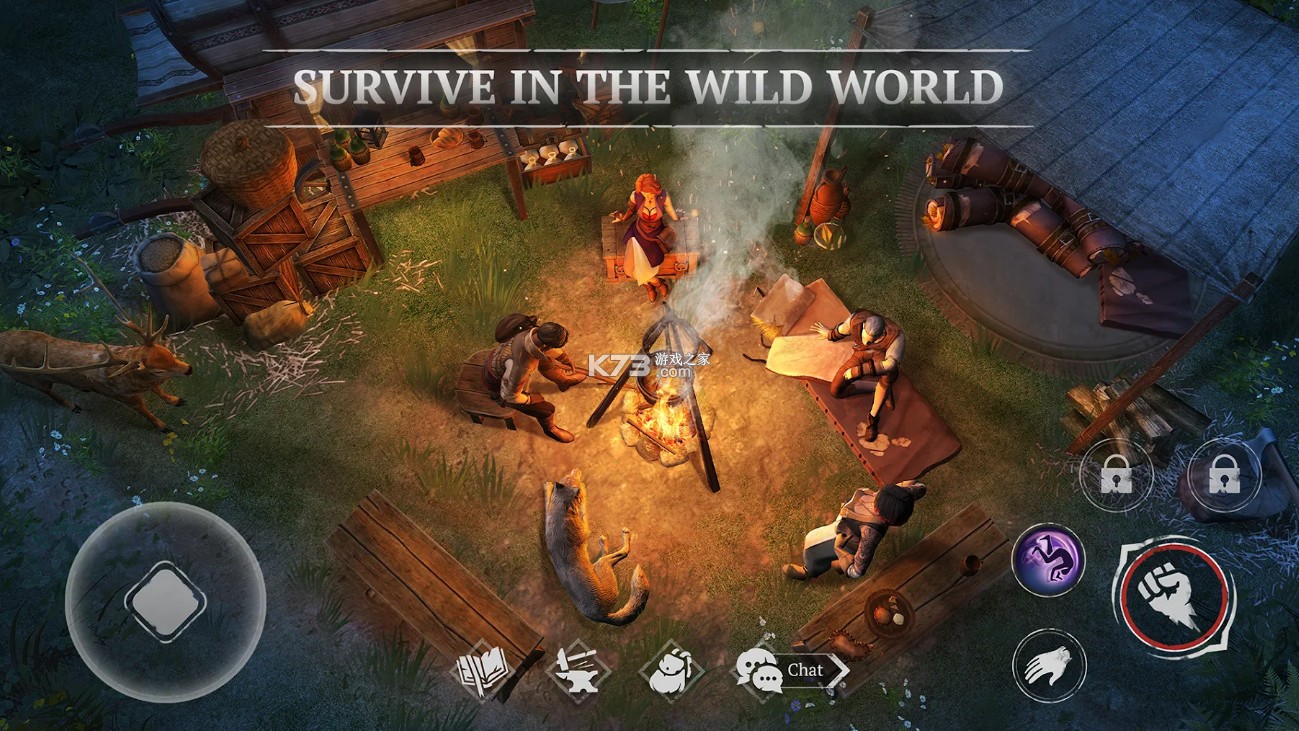
Task: Open the backpack inventory
Action: [x=671, y=671]
